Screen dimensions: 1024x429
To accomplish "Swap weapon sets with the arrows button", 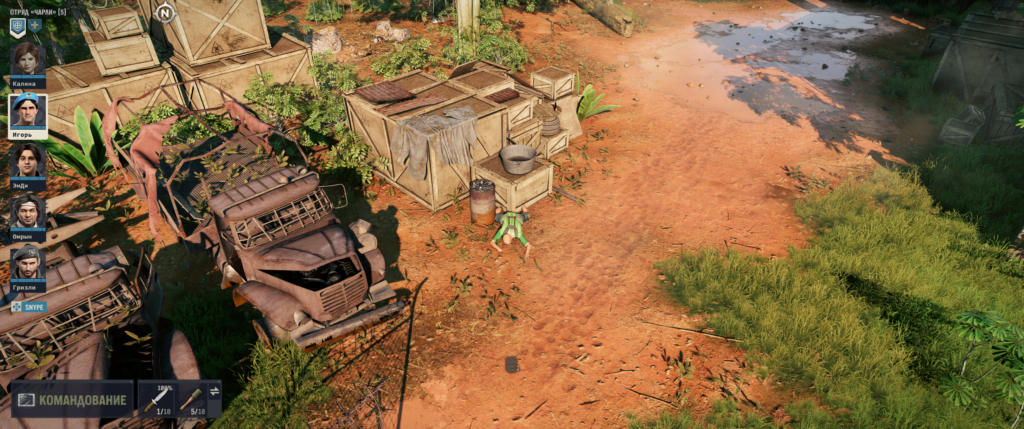I will [x=214, y=390].
